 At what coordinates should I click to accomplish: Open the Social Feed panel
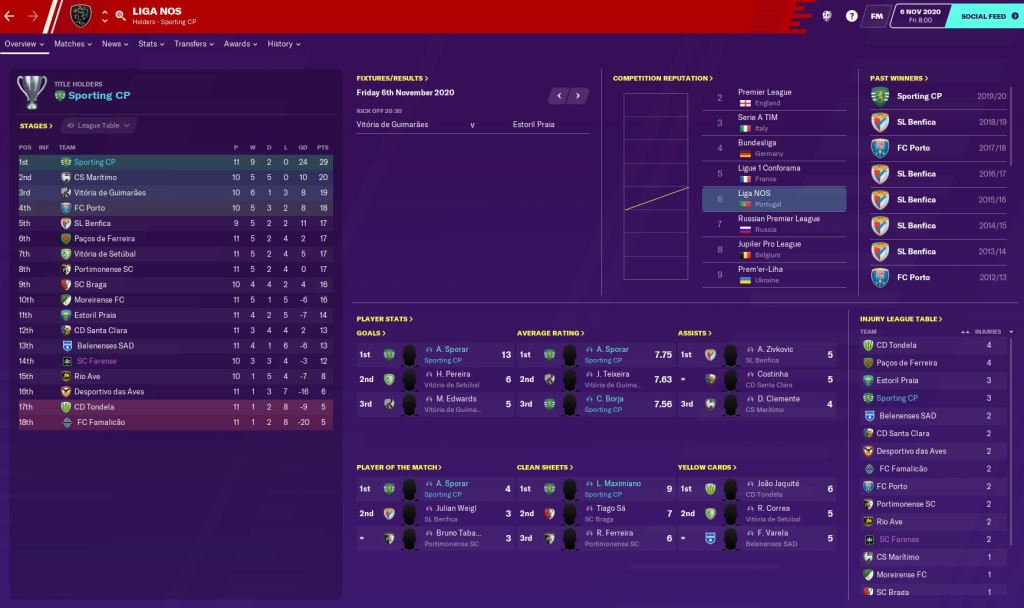pos(983,16)
